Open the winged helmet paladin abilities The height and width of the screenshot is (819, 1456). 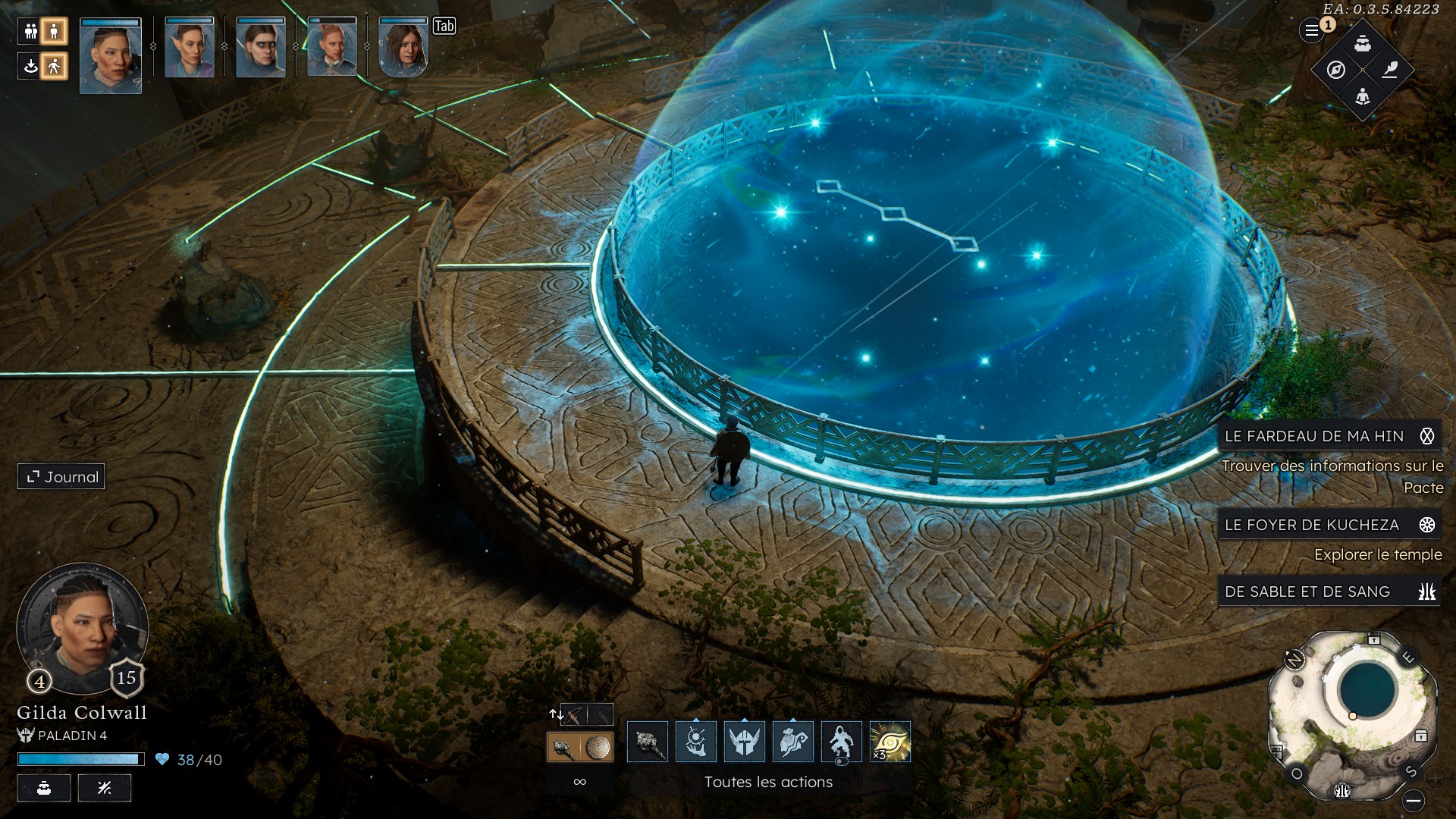745,742
